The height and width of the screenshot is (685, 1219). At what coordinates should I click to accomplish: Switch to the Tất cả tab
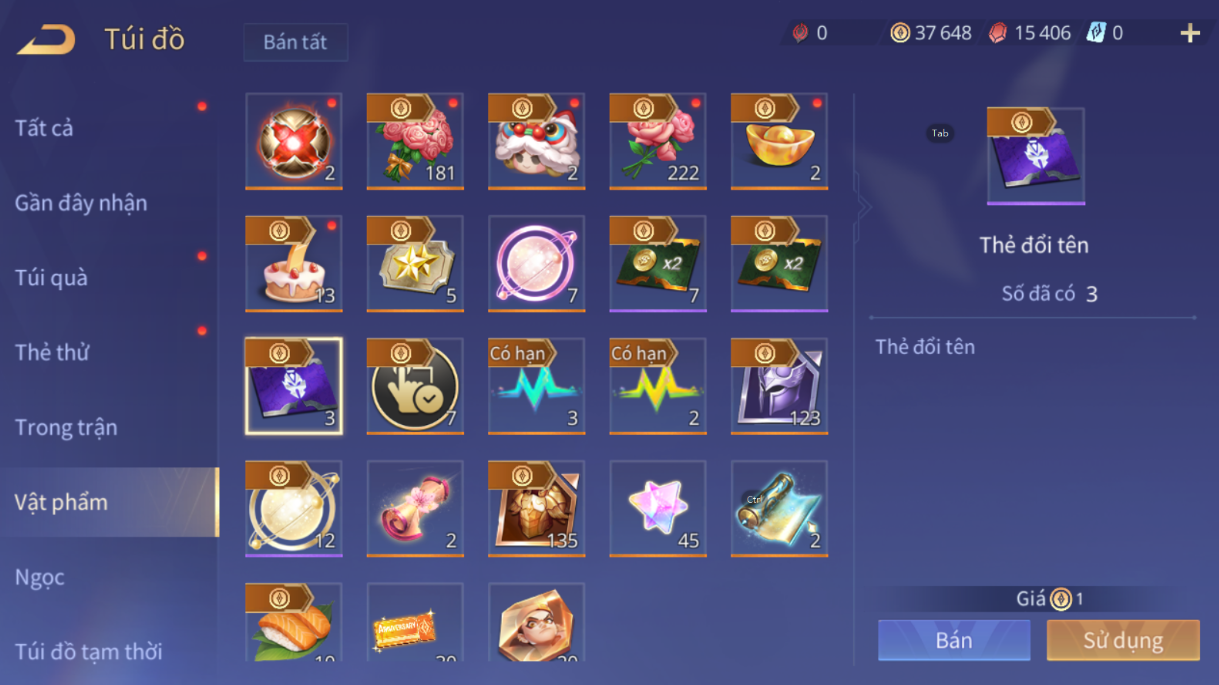point(44,128)
